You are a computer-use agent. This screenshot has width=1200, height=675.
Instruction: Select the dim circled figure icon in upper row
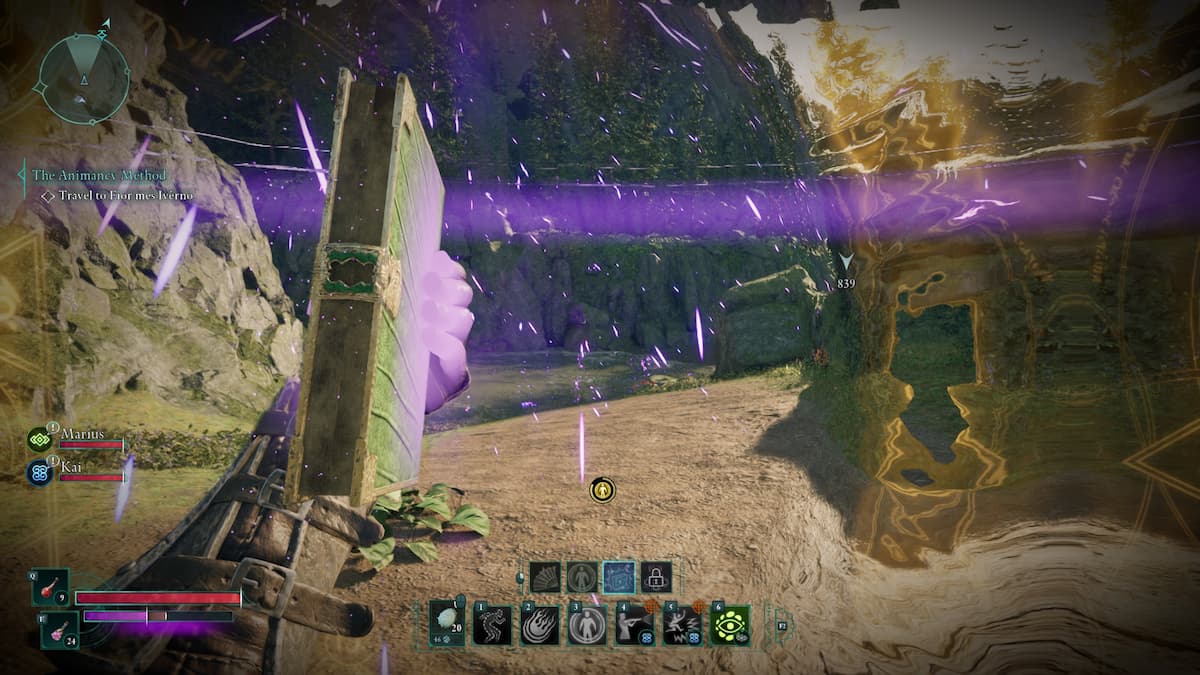582,577
